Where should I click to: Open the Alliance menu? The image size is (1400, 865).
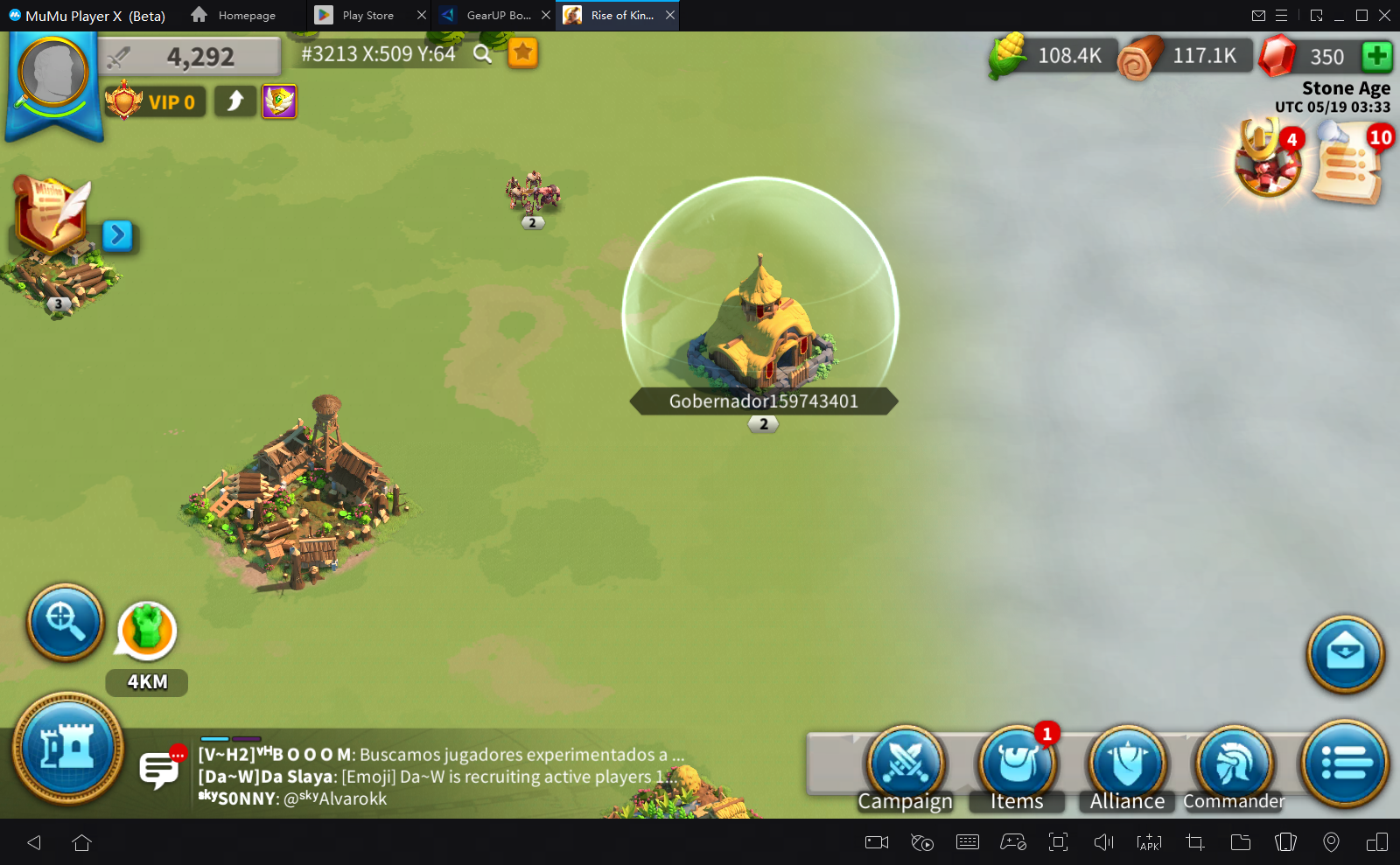(x=1127, y=766)
